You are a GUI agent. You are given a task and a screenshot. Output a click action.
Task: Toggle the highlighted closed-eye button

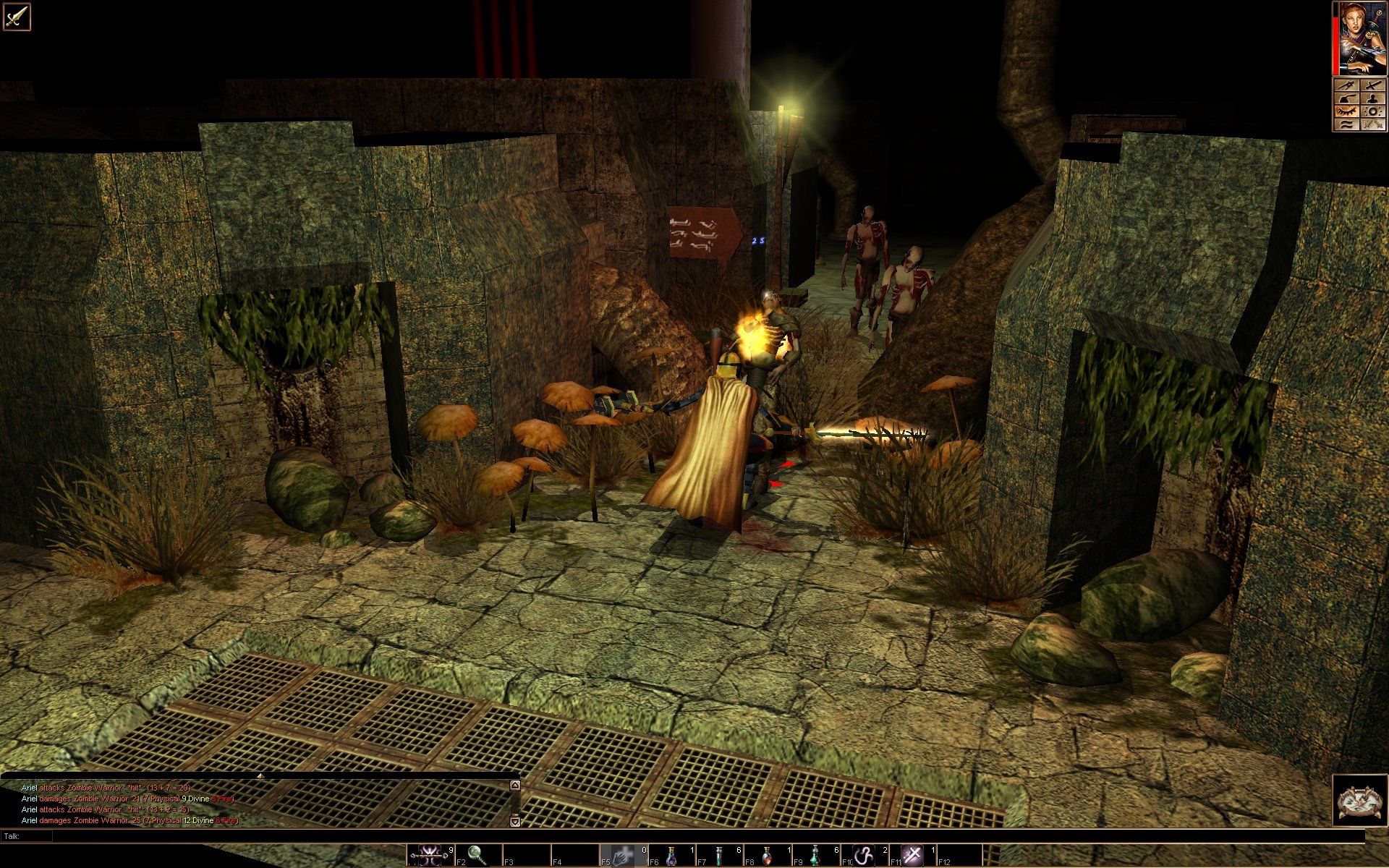(1347, 111)
